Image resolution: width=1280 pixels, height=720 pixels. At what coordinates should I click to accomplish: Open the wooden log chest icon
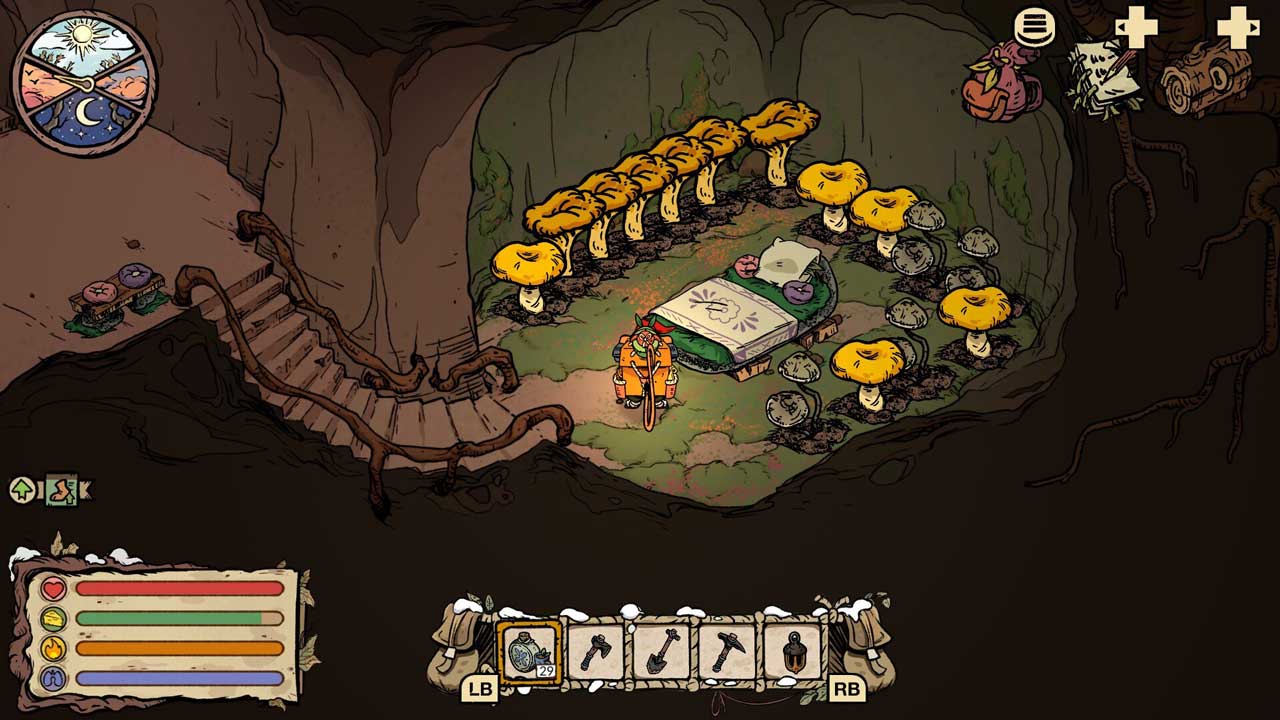pos(1206,78)
